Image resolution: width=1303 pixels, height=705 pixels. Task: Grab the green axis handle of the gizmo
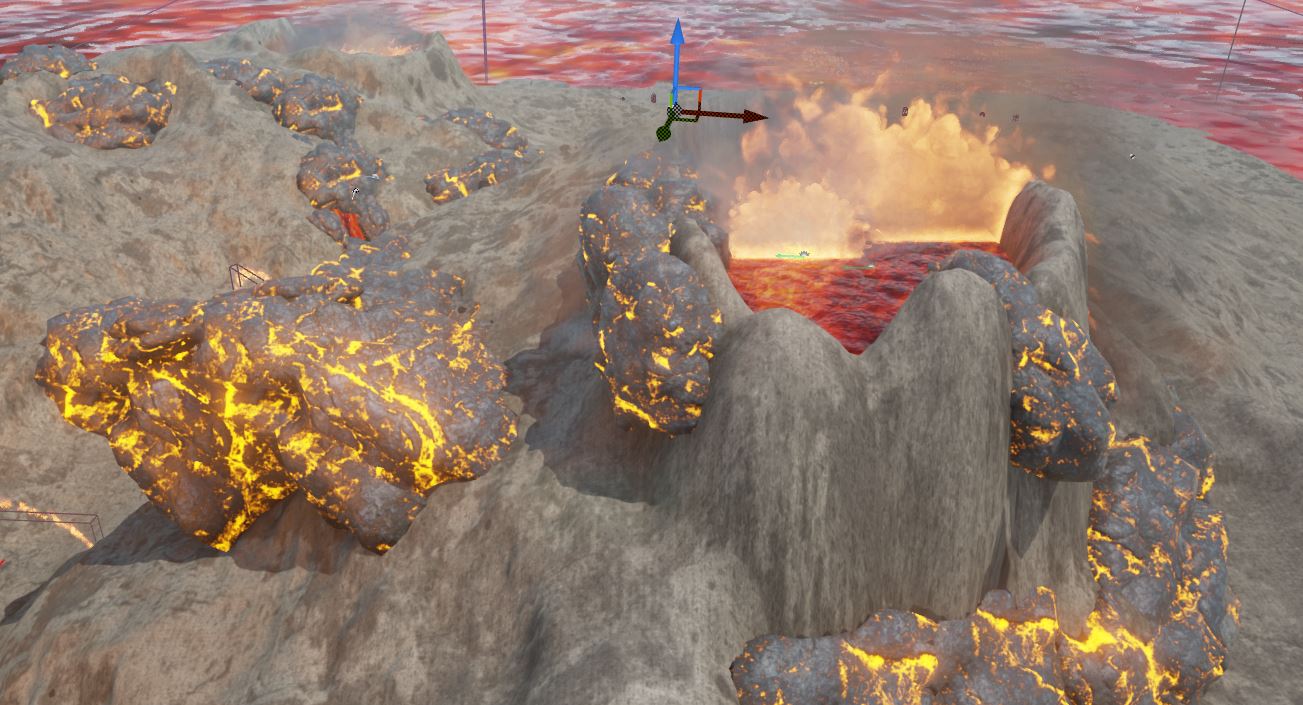pyautogui.click(x=665, y=129)
